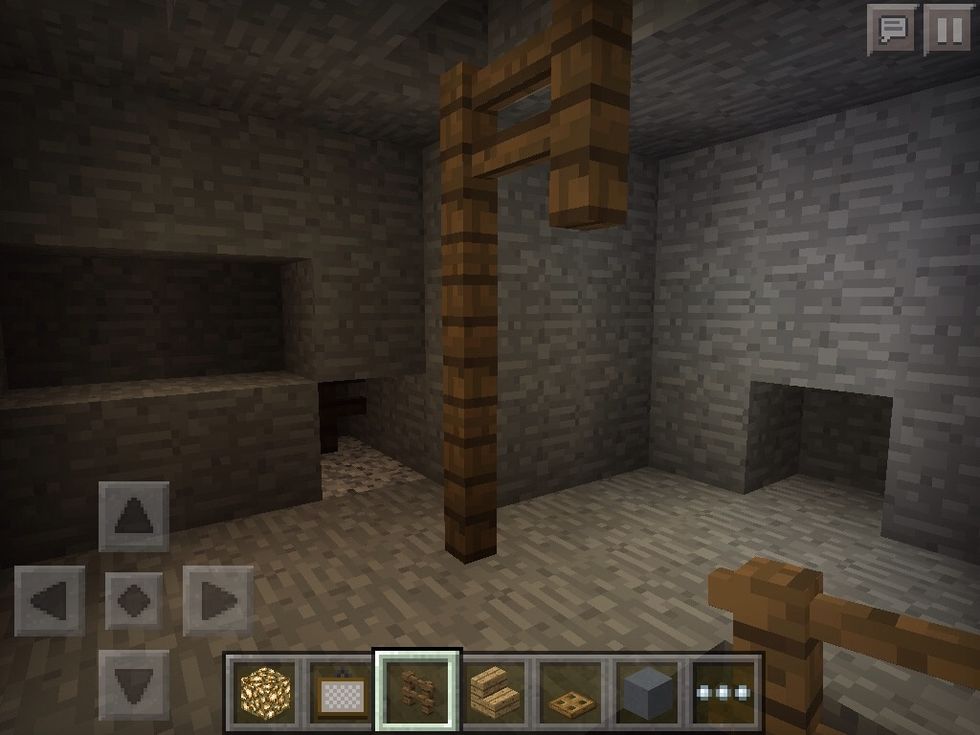
Task: Pause the game
Action: coord(947,29)
